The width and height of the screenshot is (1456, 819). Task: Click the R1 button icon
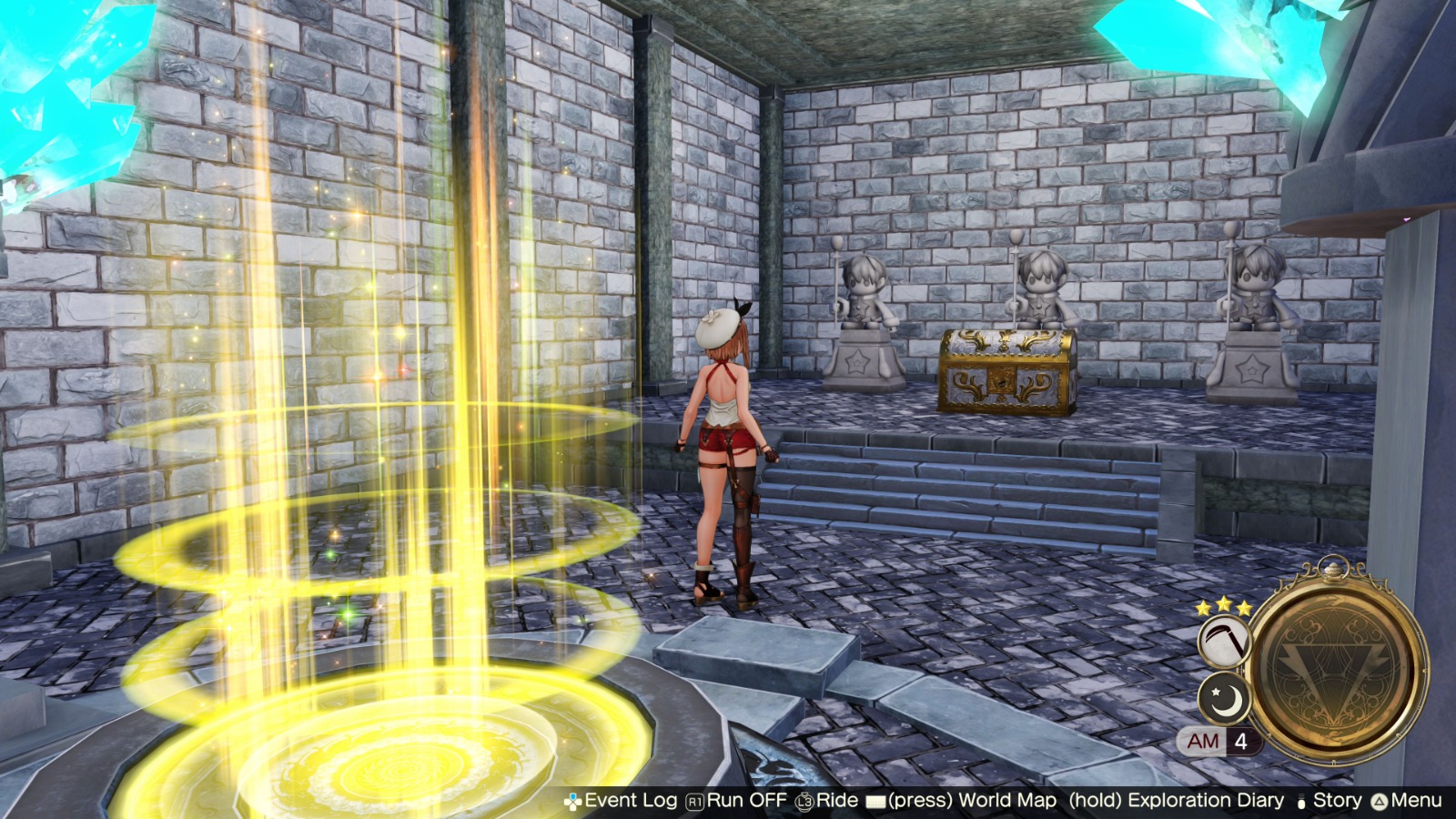click(x=693, y=802)
